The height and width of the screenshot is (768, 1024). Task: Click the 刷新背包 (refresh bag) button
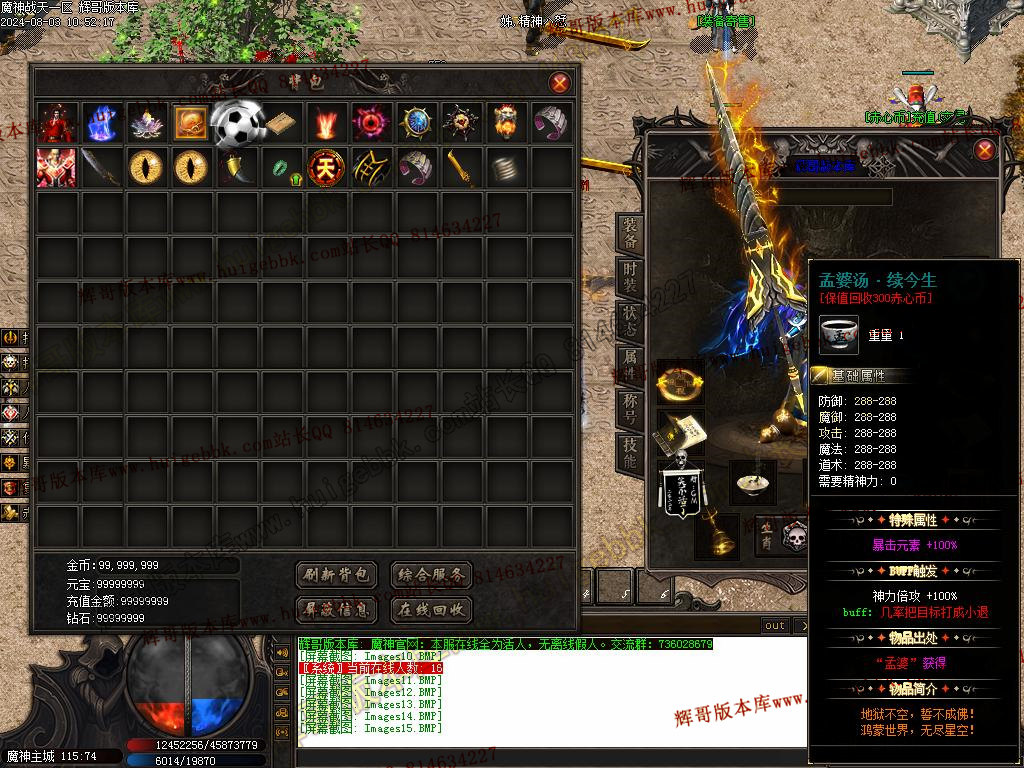337,575
